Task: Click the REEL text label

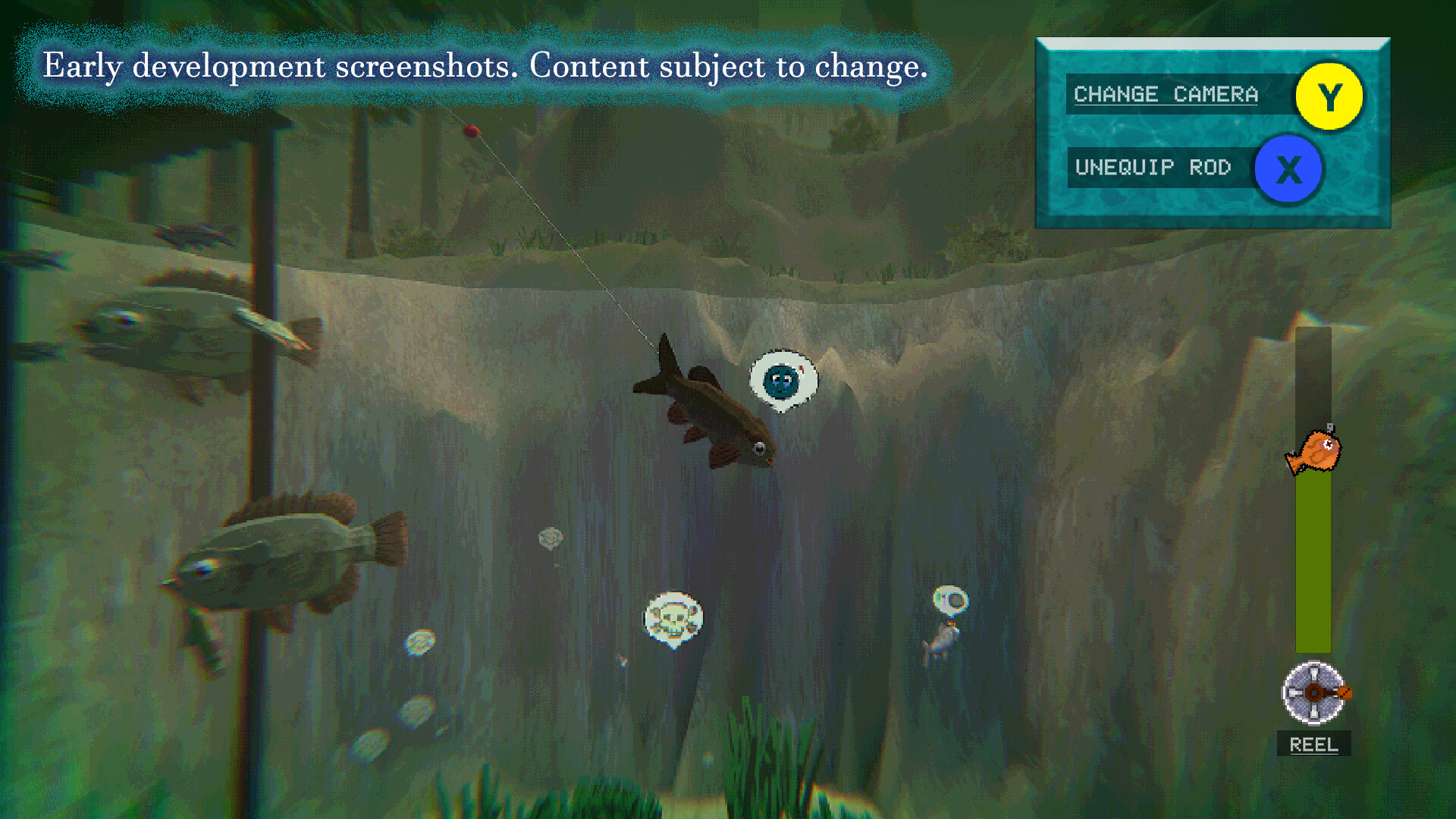Action: pyautogui.click(x=1313, y=745)
